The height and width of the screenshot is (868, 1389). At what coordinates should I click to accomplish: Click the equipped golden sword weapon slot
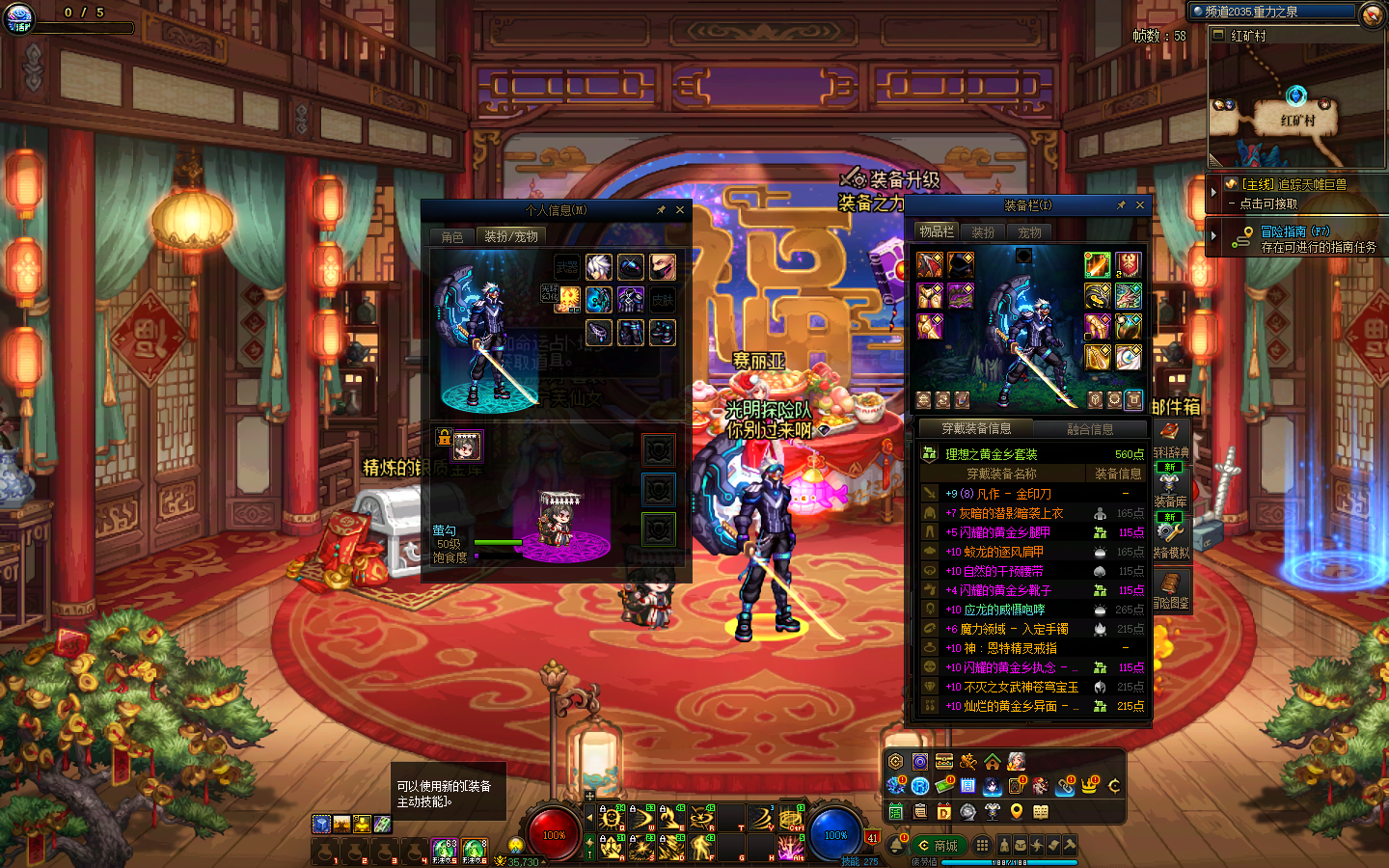pos(1097,264)
